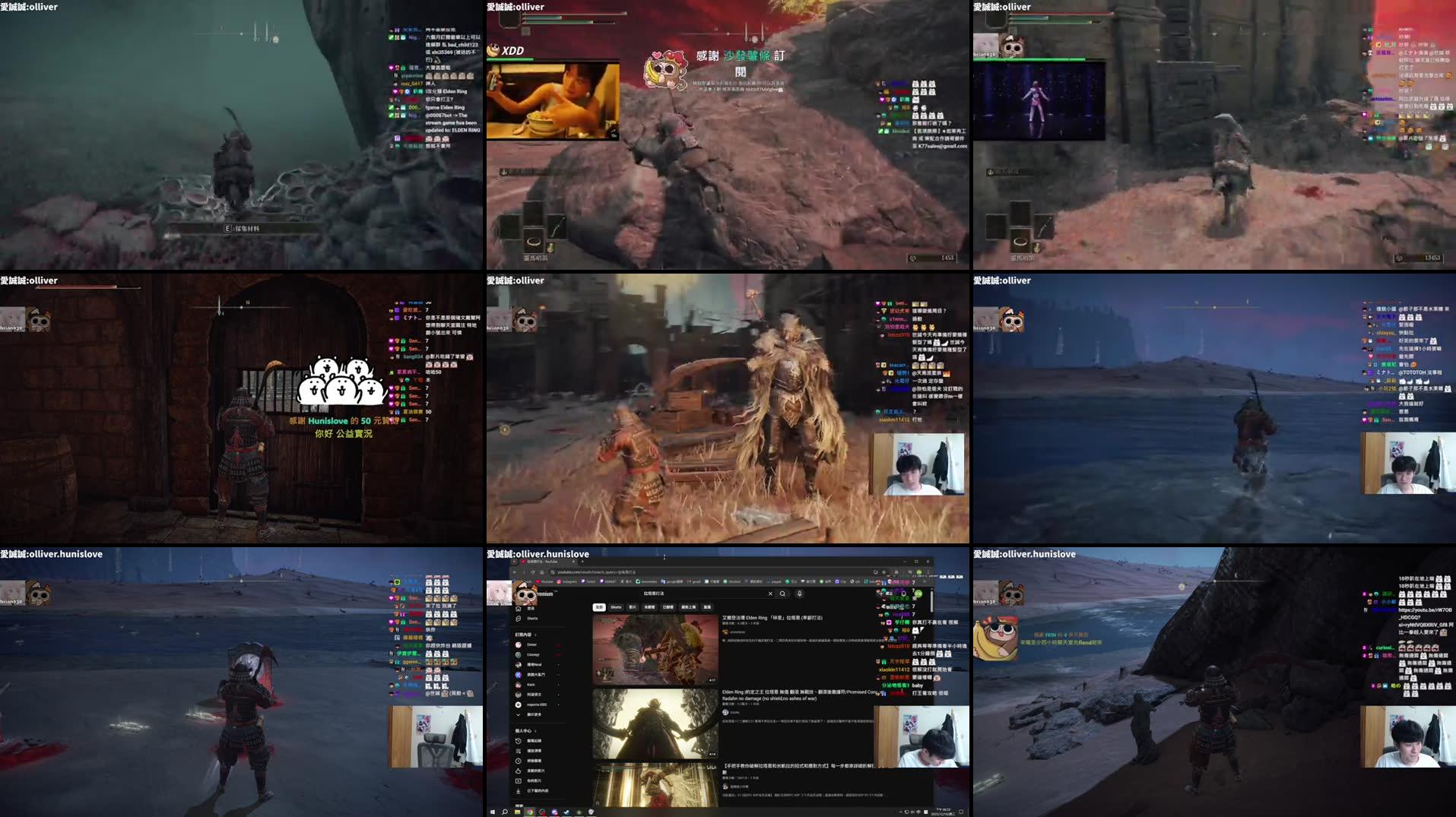The height and width of the screenshot is (817, 1456).
Task: Select the 全部 filter tab
Action: coord(598,607)
